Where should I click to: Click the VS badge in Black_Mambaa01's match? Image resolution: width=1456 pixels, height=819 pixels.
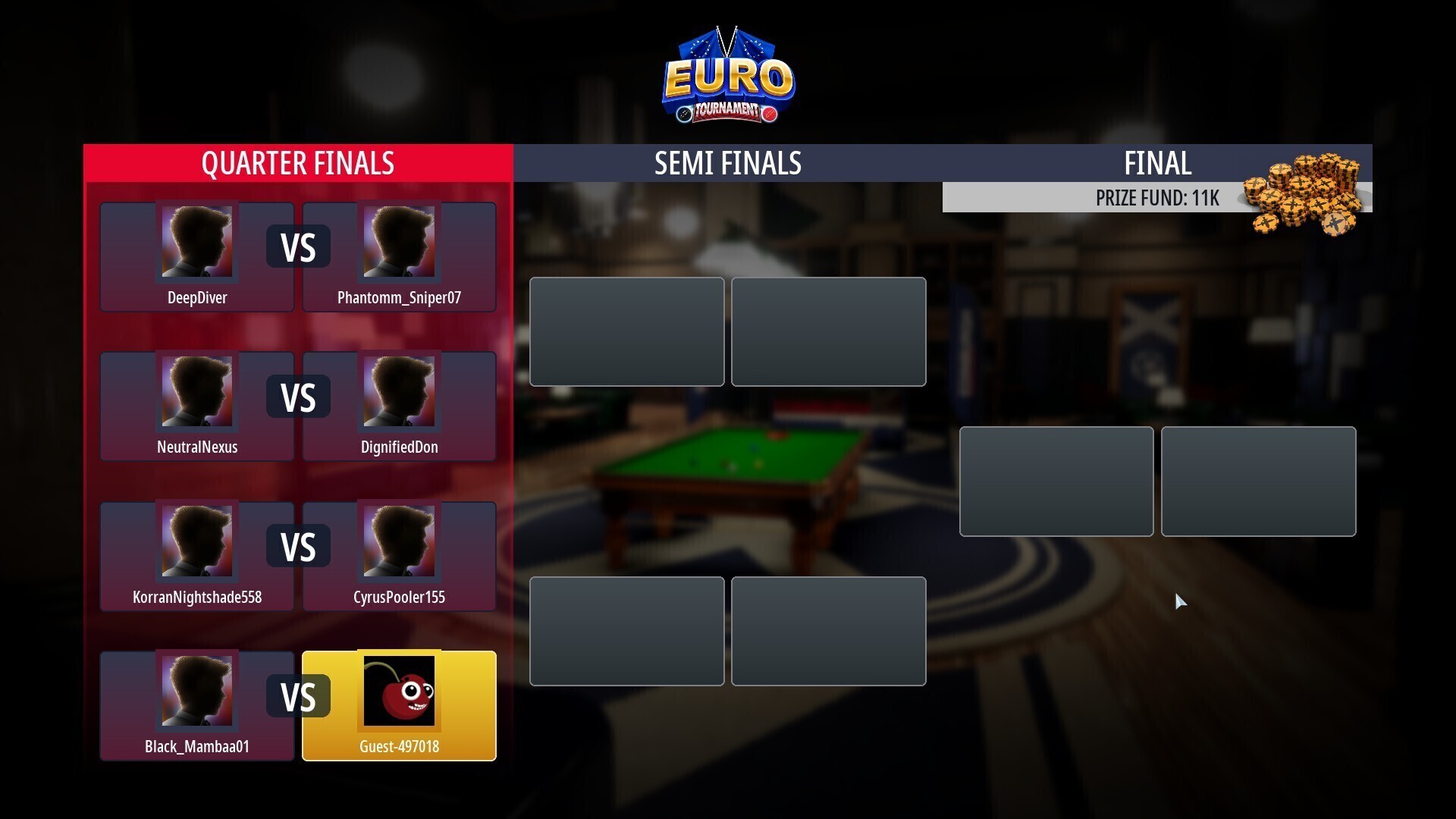pyautogui.click(x=298, y=695)
